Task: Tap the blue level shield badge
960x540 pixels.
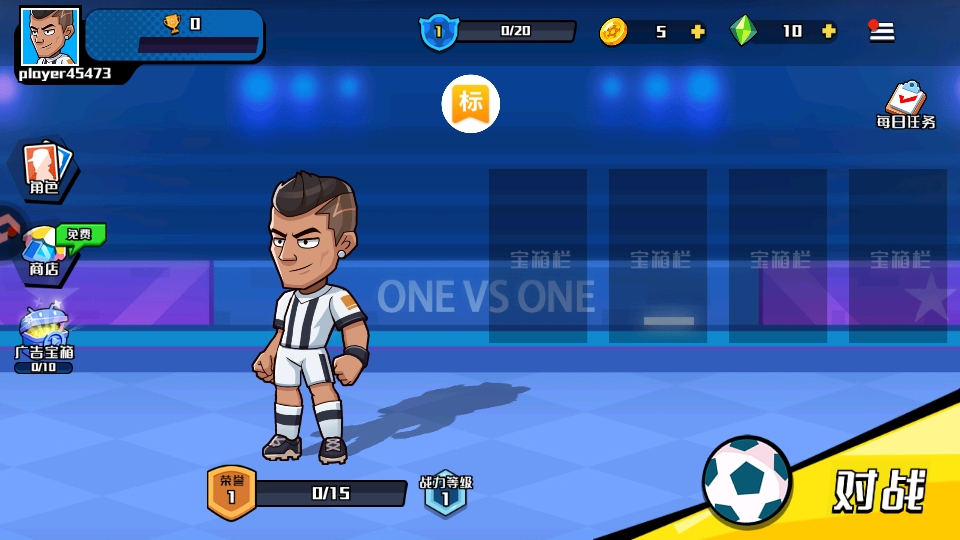Action: (438, 32)
